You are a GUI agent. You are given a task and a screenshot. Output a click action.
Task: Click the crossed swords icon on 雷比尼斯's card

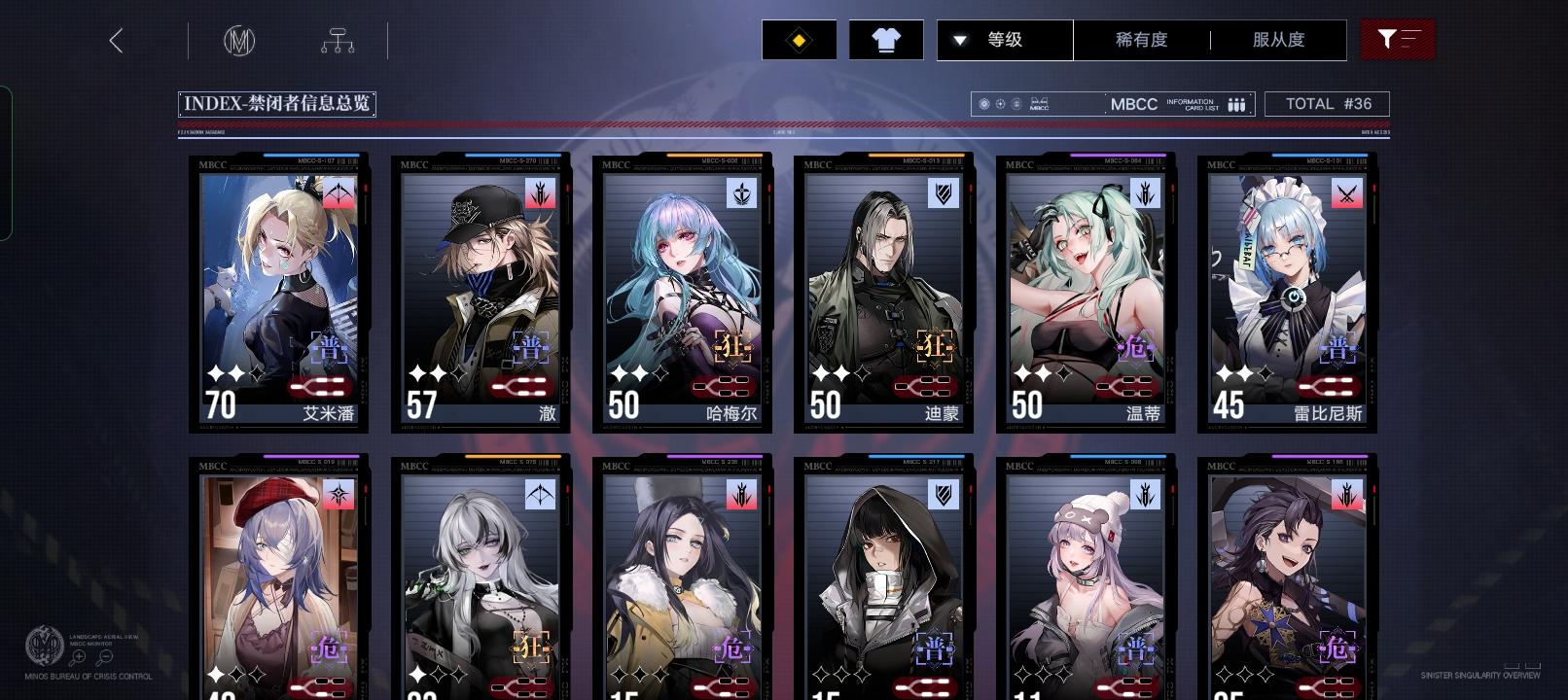click(1349, 193)
